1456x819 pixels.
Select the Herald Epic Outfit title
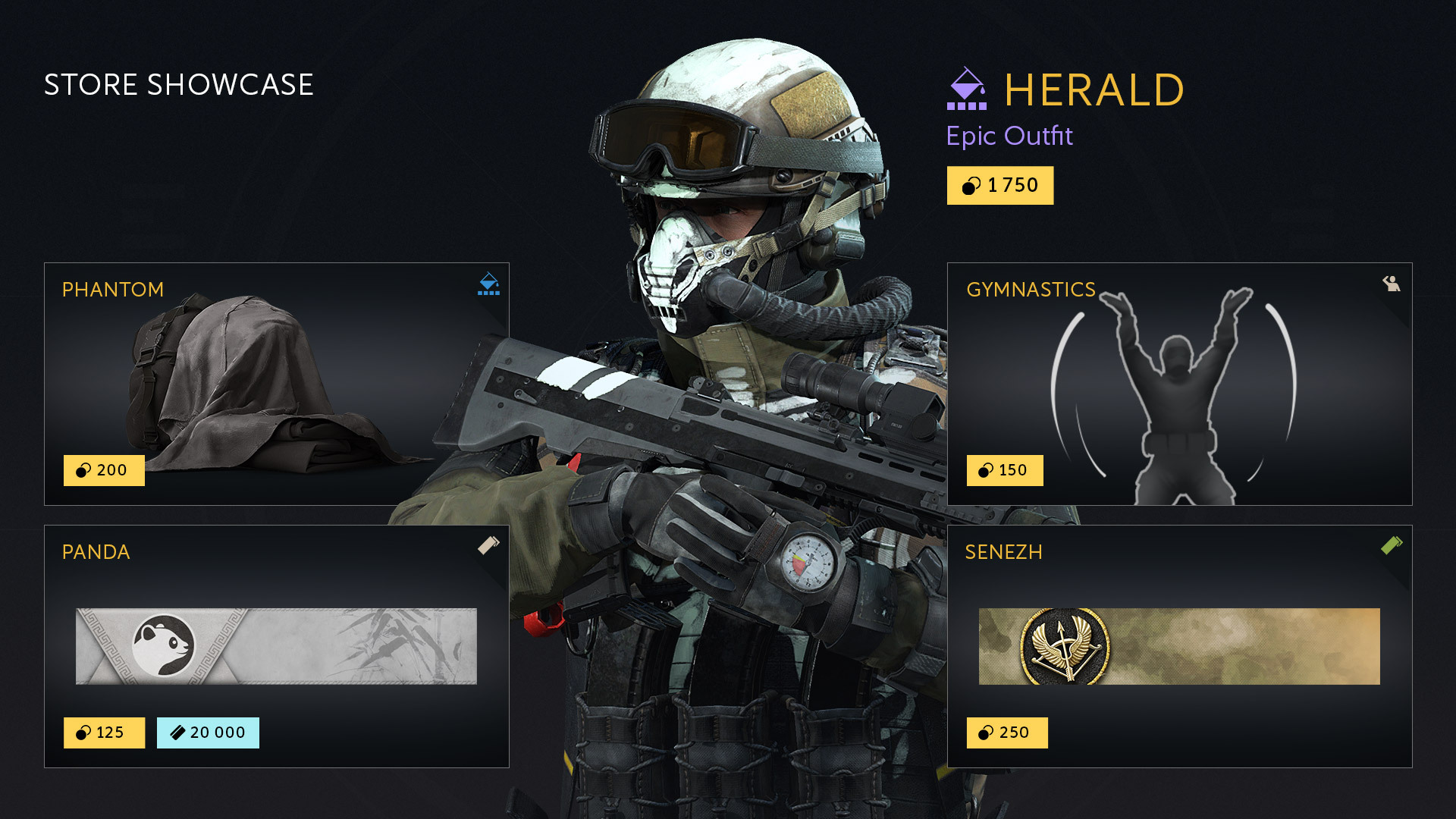[x=1093, y=90]
